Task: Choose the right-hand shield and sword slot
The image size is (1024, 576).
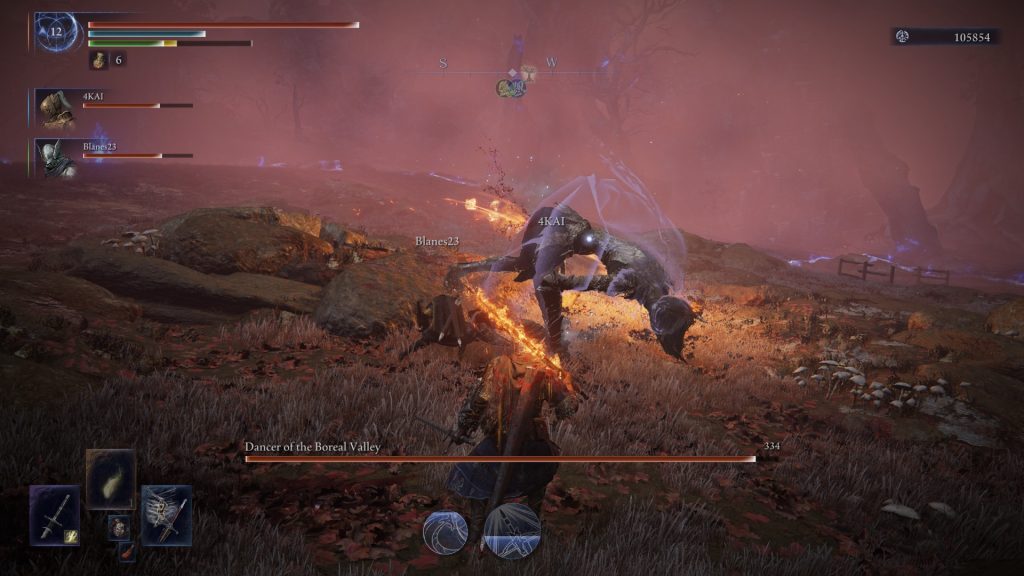Action: 166,514
